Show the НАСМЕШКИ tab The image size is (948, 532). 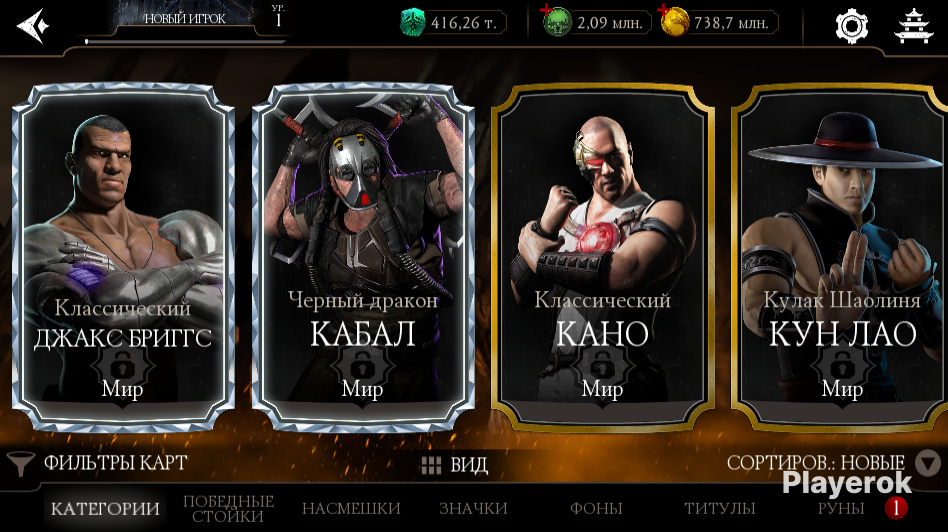[x=351, y=509]
